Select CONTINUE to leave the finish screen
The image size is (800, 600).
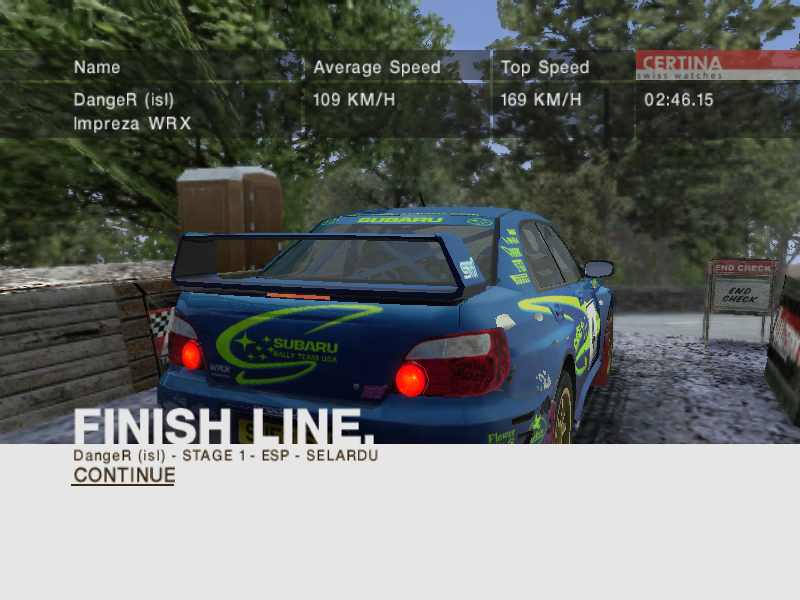pos(124,476)
